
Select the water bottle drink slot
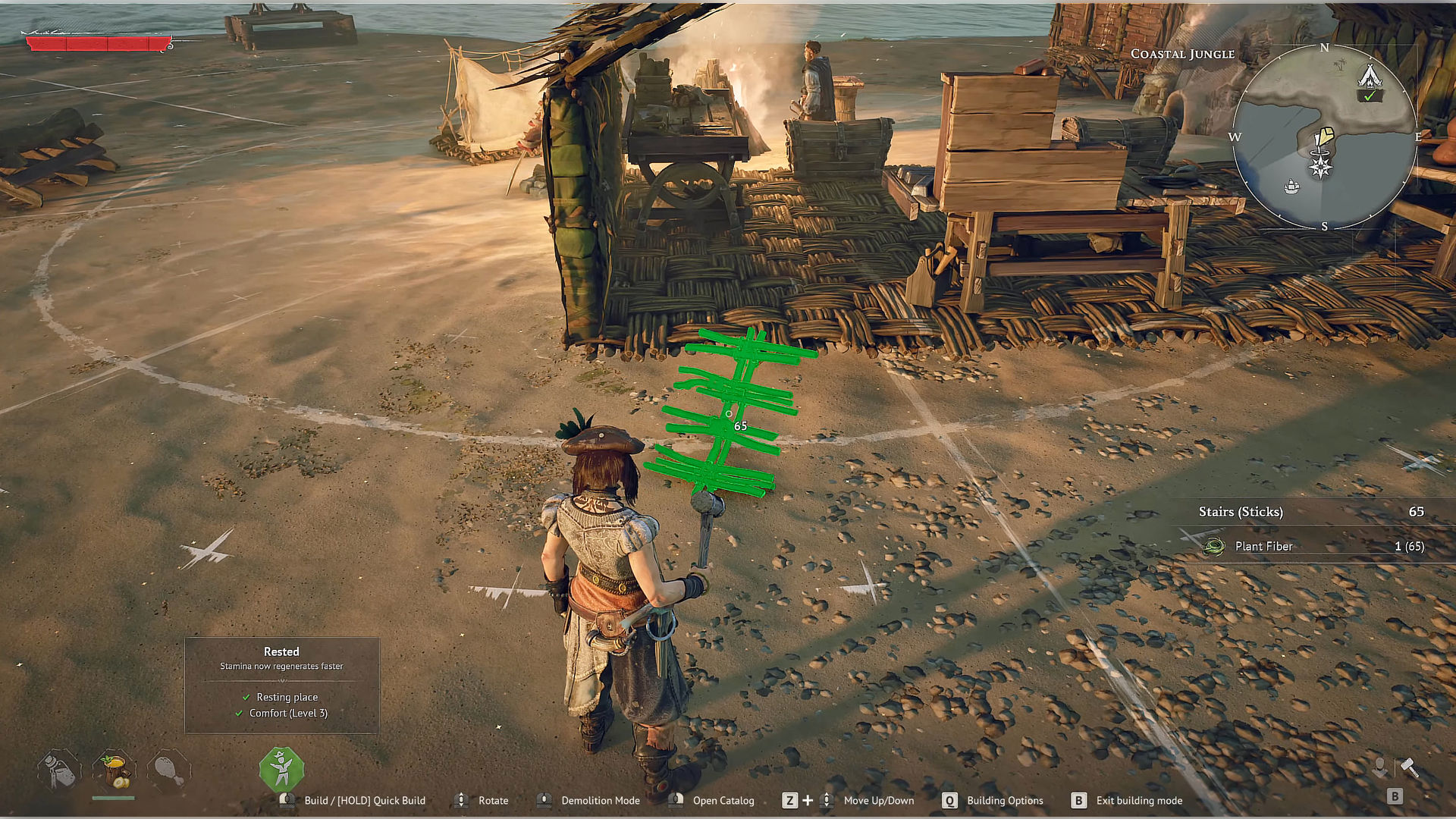pyautogui.click(x=59, y=770)
